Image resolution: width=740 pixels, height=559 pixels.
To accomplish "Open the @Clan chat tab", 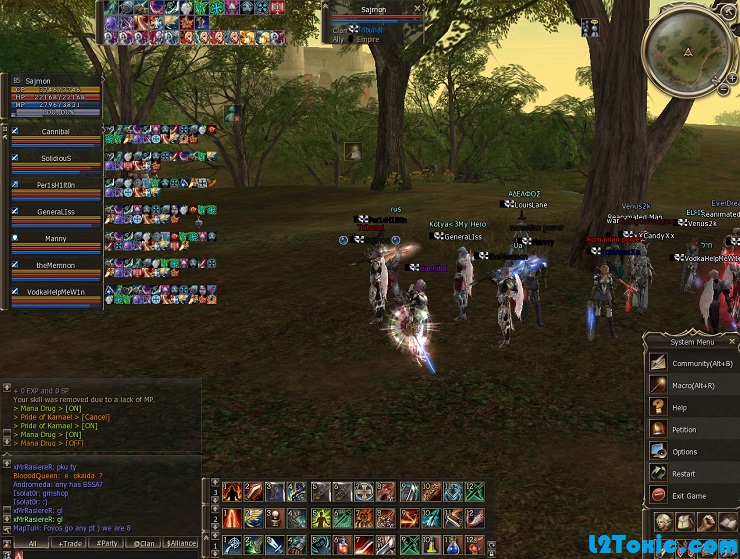I will (x=143, y=543).
